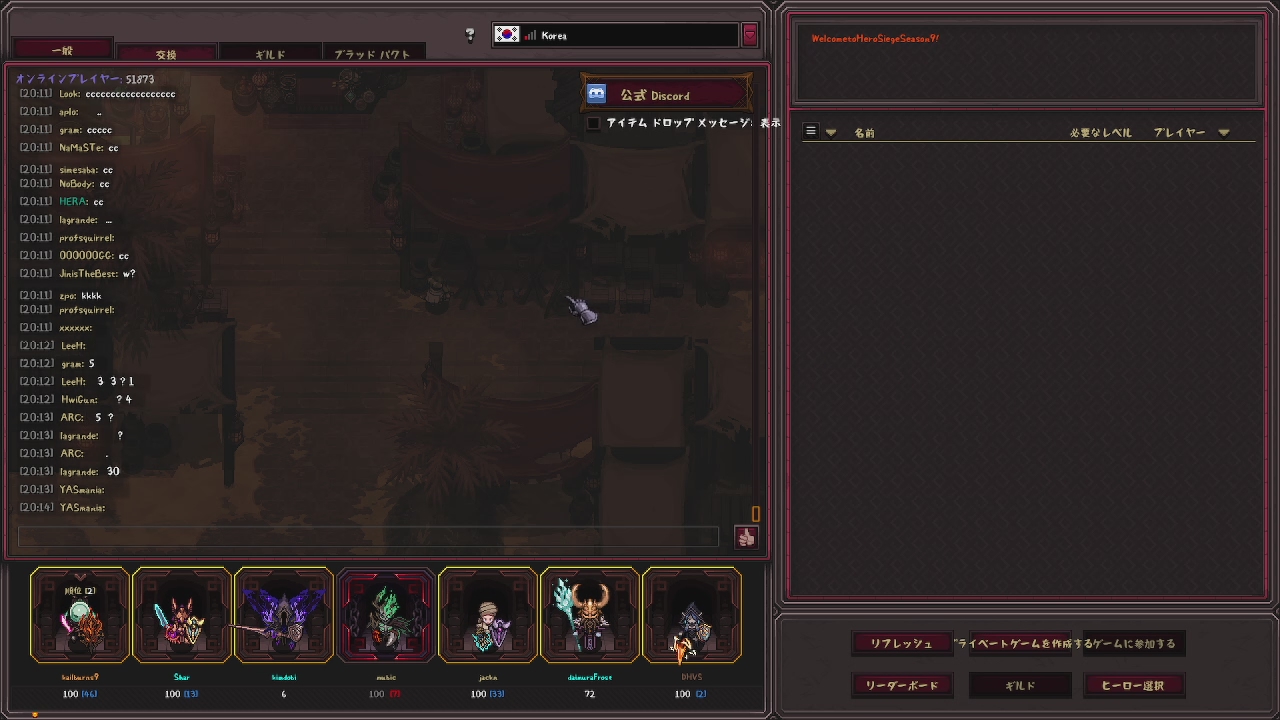Open the リーダーボード leaderboard
1280x720 pixels.
point(902,686)
